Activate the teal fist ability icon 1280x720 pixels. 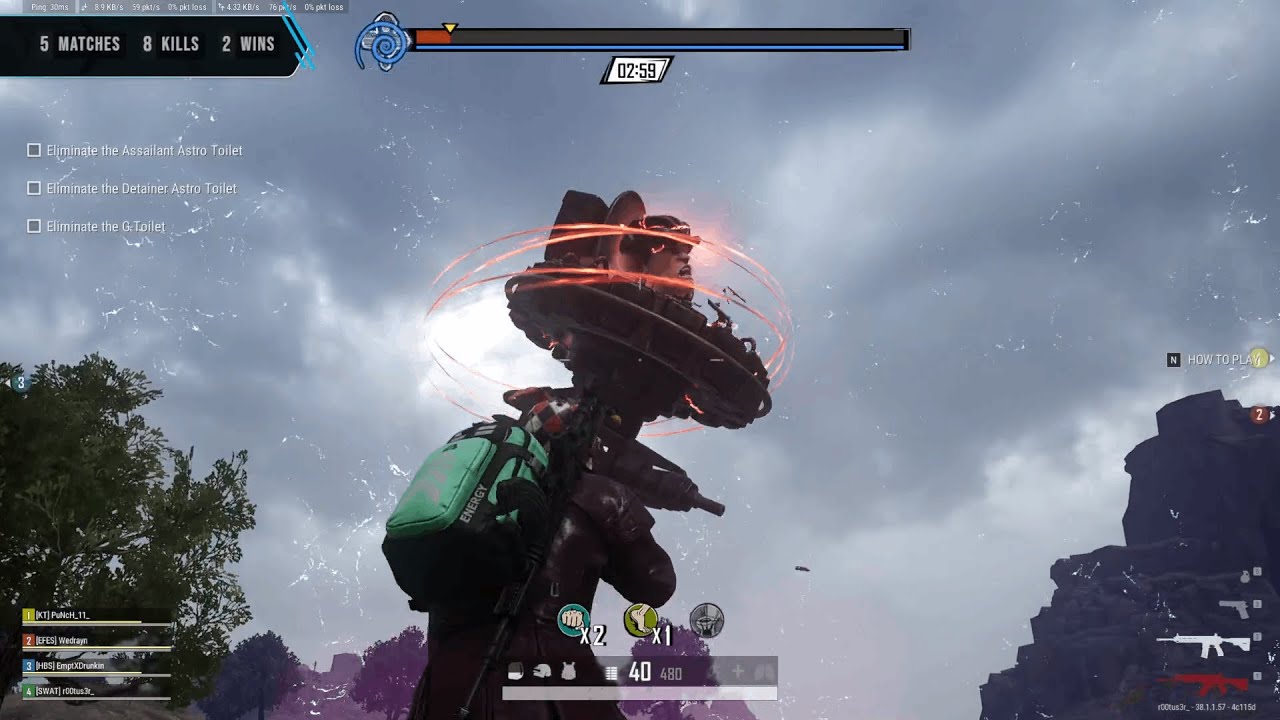[x=572, y=620]
